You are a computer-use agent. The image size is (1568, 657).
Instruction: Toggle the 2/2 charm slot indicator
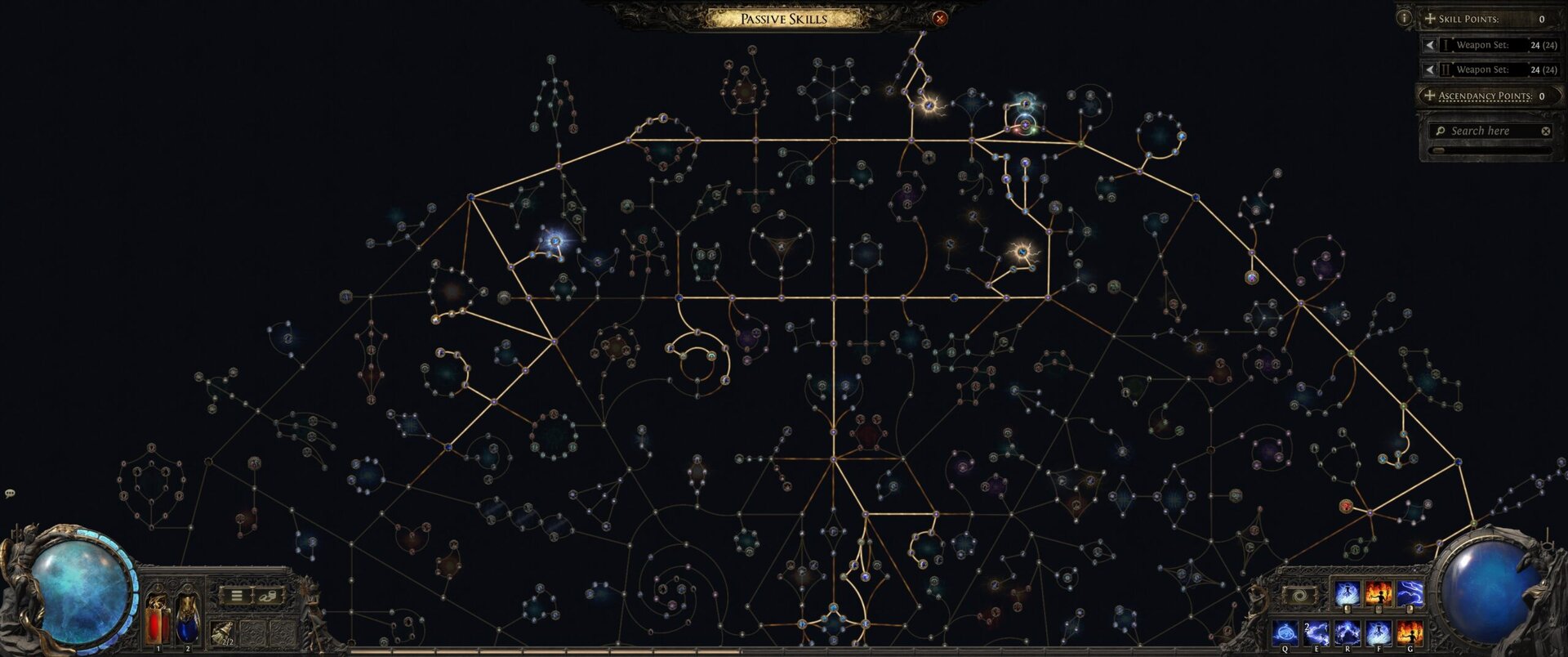[x=222, y=633]
